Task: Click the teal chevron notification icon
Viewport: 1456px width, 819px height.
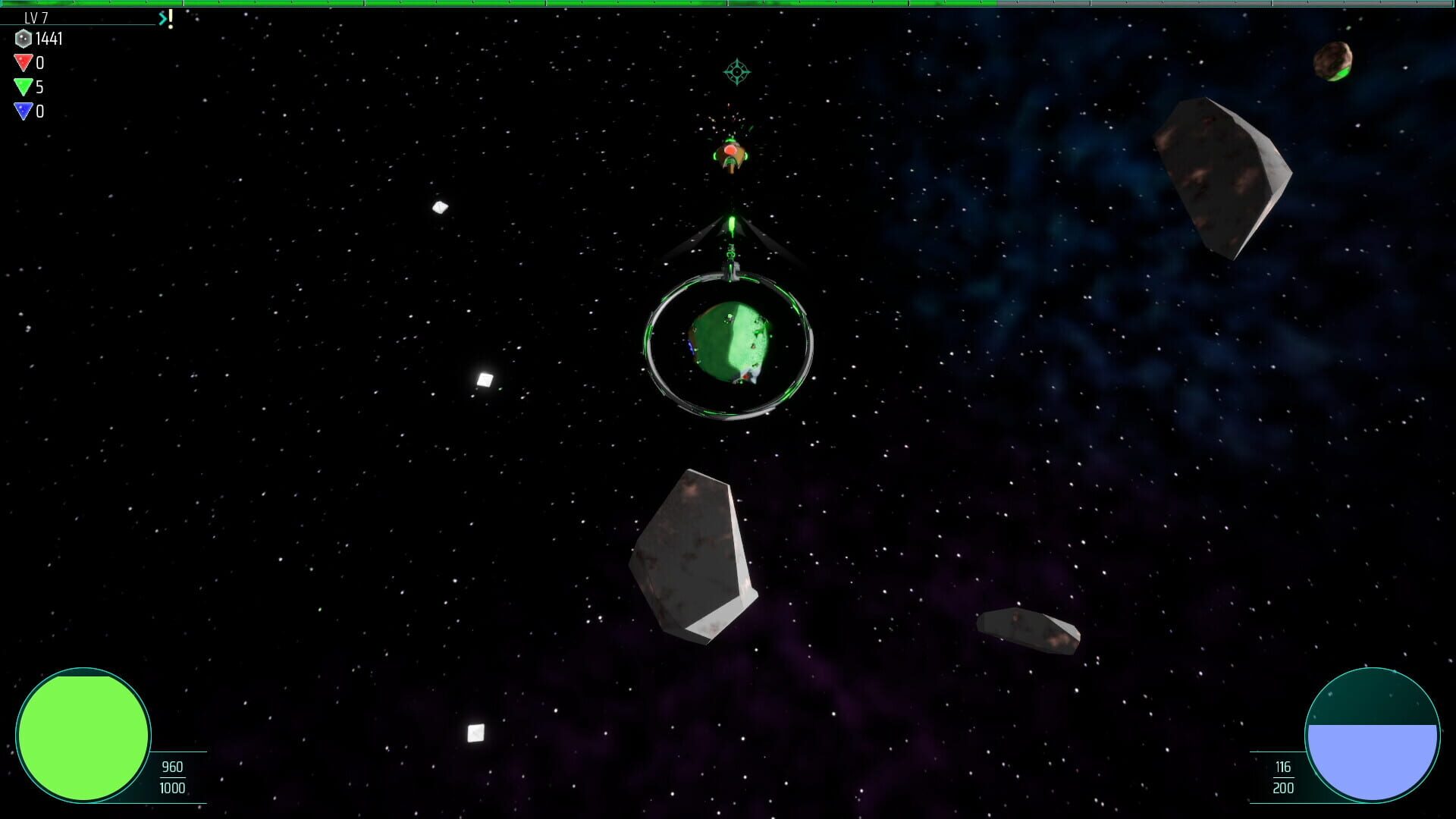Action: [162, 17]
